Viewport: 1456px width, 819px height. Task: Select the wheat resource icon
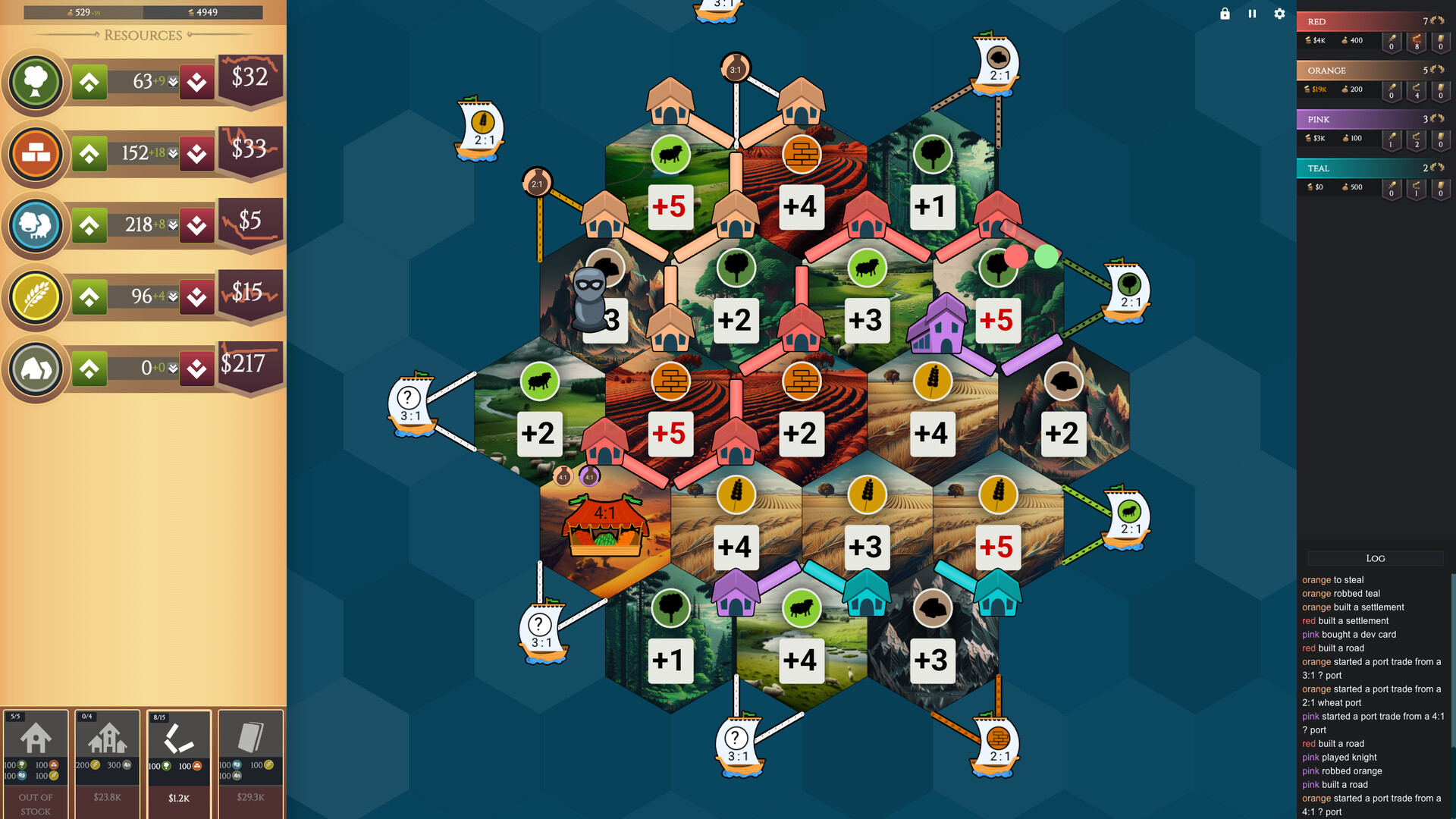(x=35, y=297)
